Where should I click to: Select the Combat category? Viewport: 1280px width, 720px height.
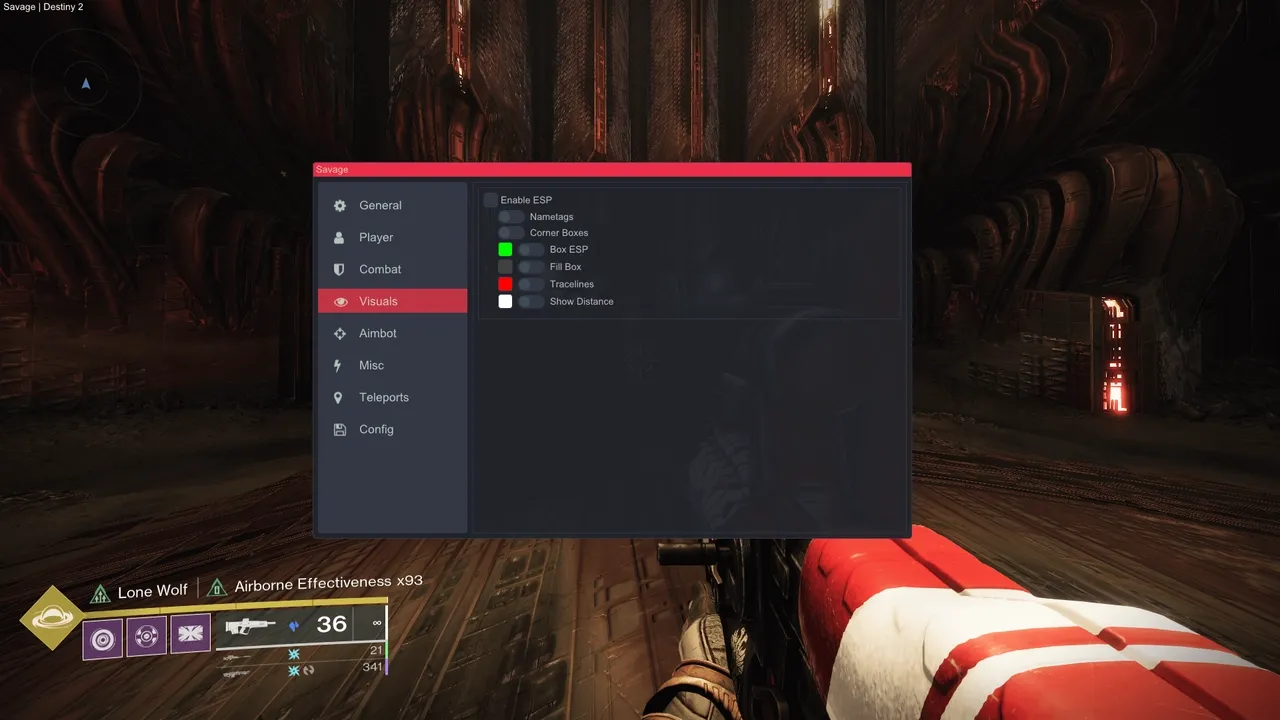[380, 269]
